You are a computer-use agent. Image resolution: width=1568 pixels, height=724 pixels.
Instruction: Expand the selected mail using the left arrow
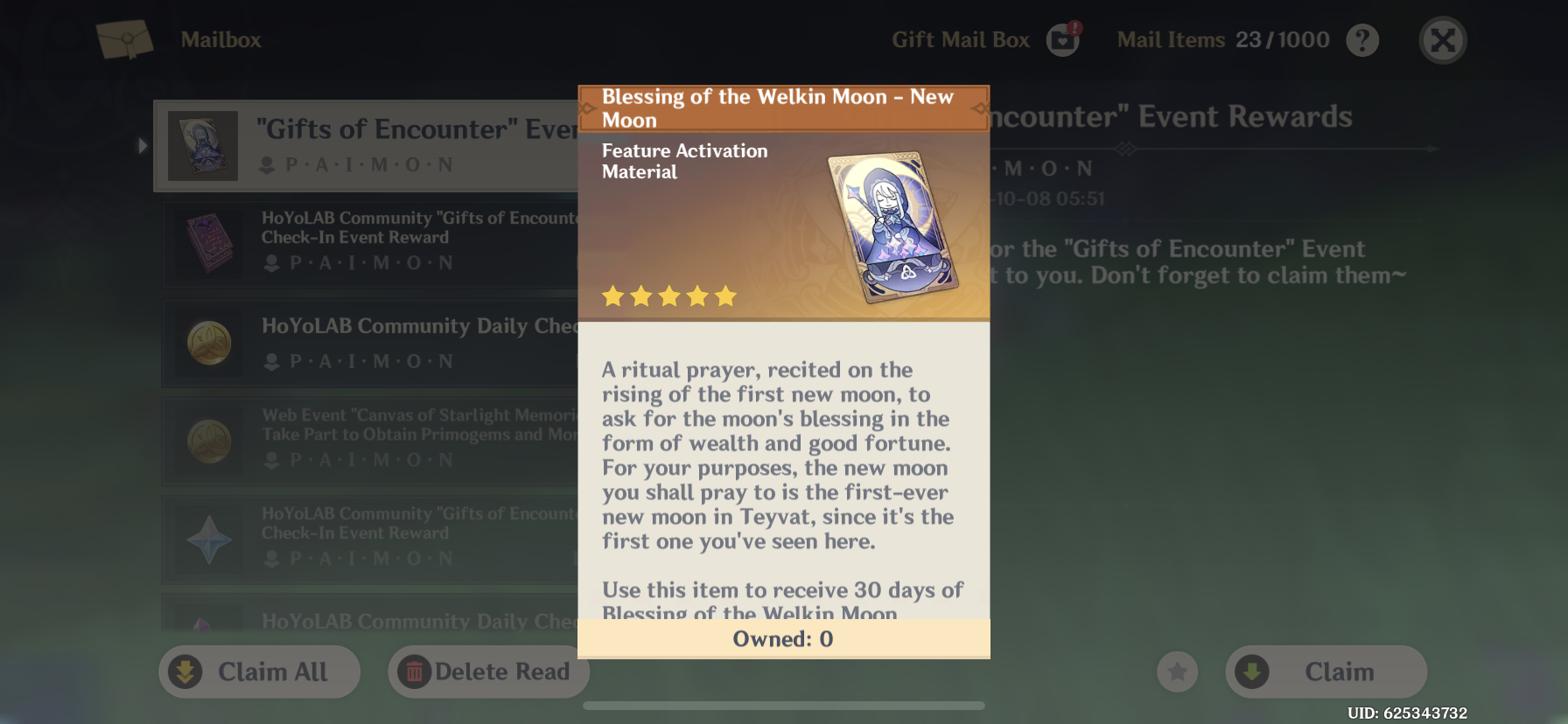[142, 145]
